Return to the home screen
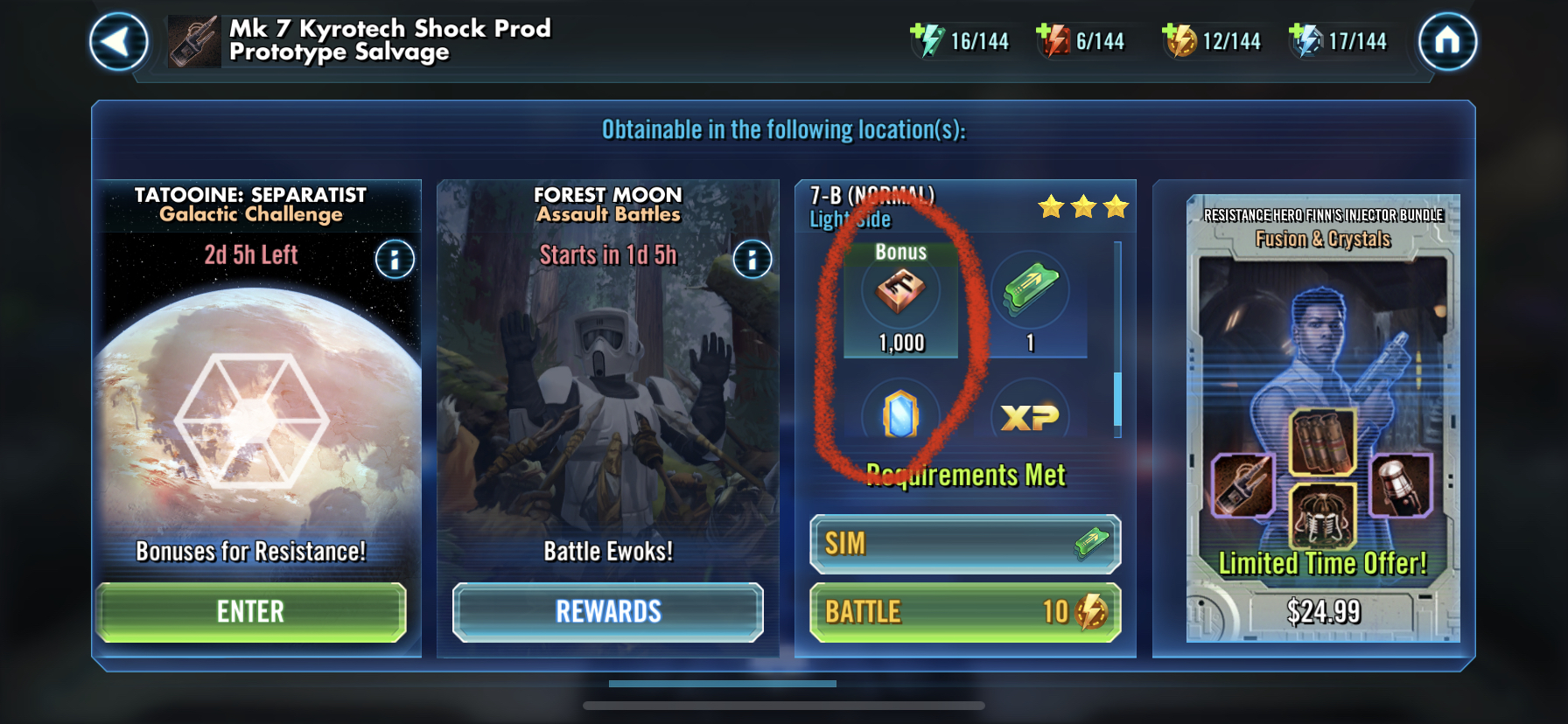 (x=1447, y=41)
